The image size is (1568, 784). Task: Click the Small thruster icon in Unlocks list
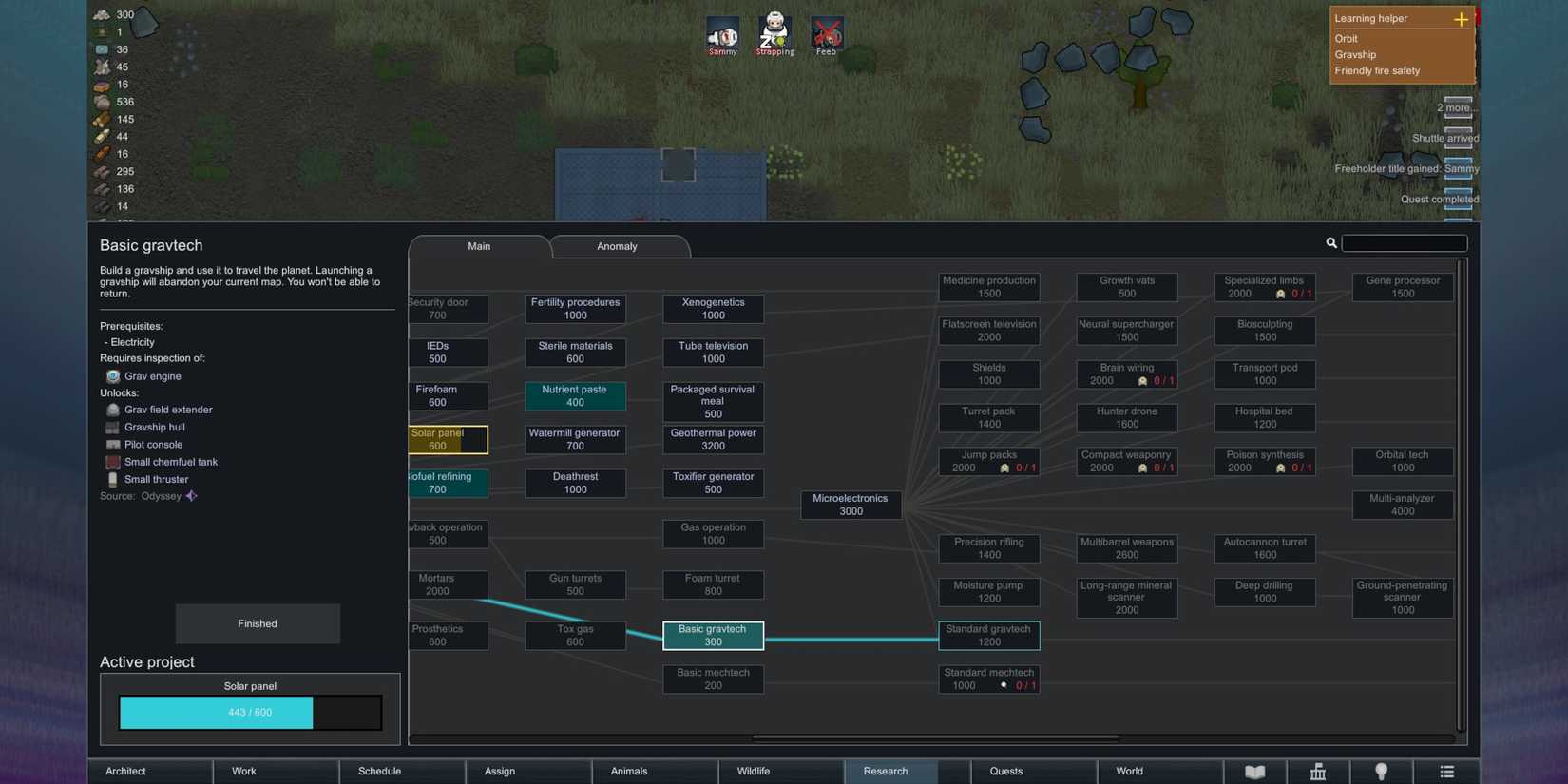pyautogui.click(x=113, y=479)
